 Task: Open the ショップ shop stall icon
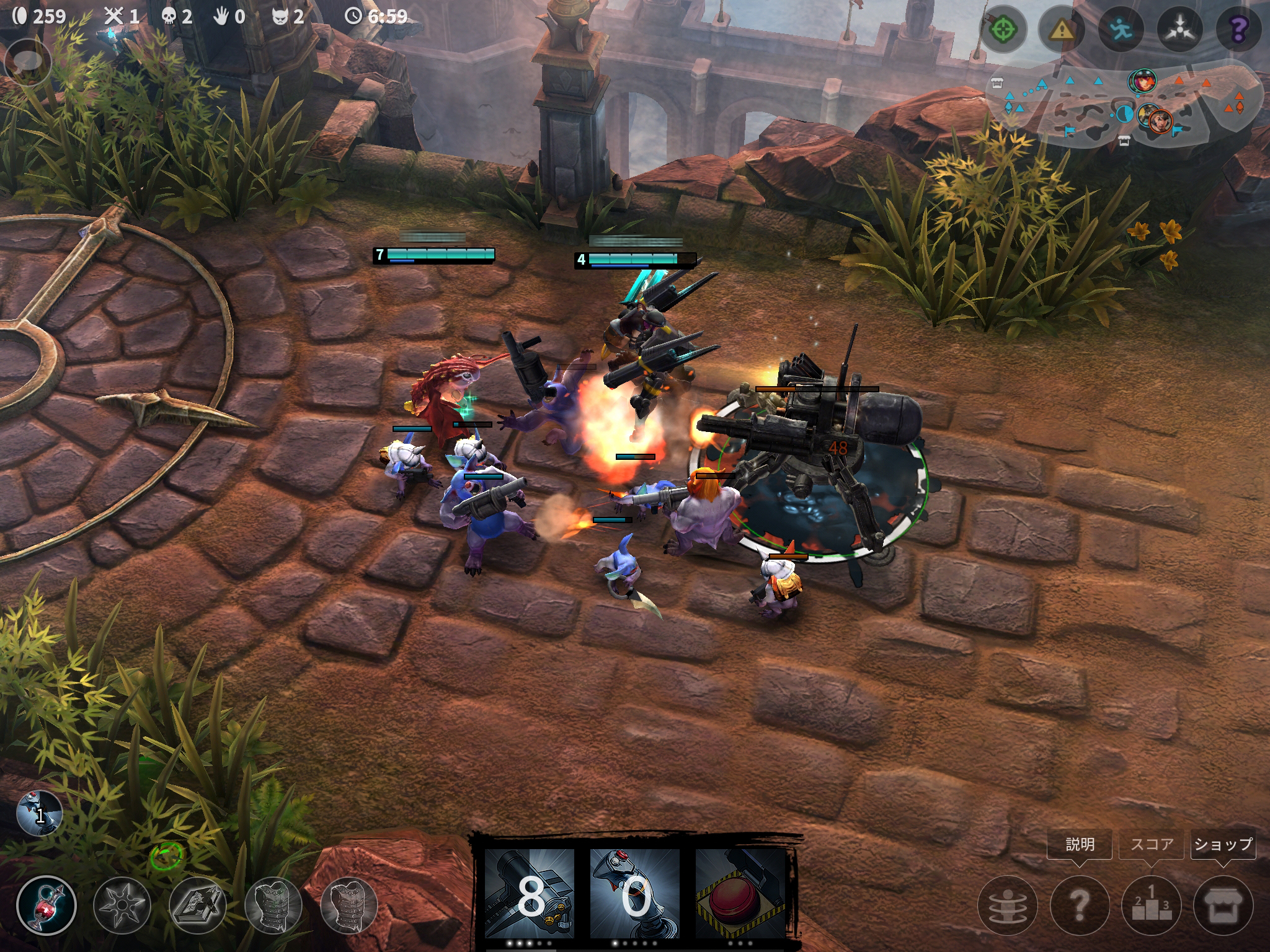click(x=1223, y=906)
